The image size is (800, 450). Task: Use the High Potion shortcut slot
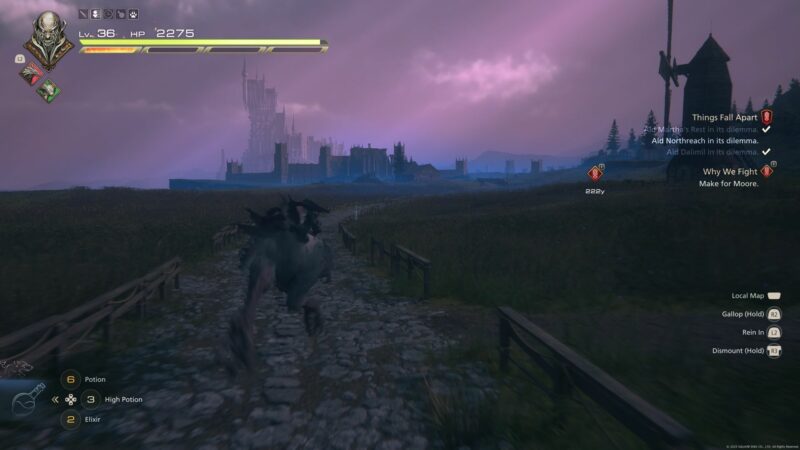(x=92, y=399)
